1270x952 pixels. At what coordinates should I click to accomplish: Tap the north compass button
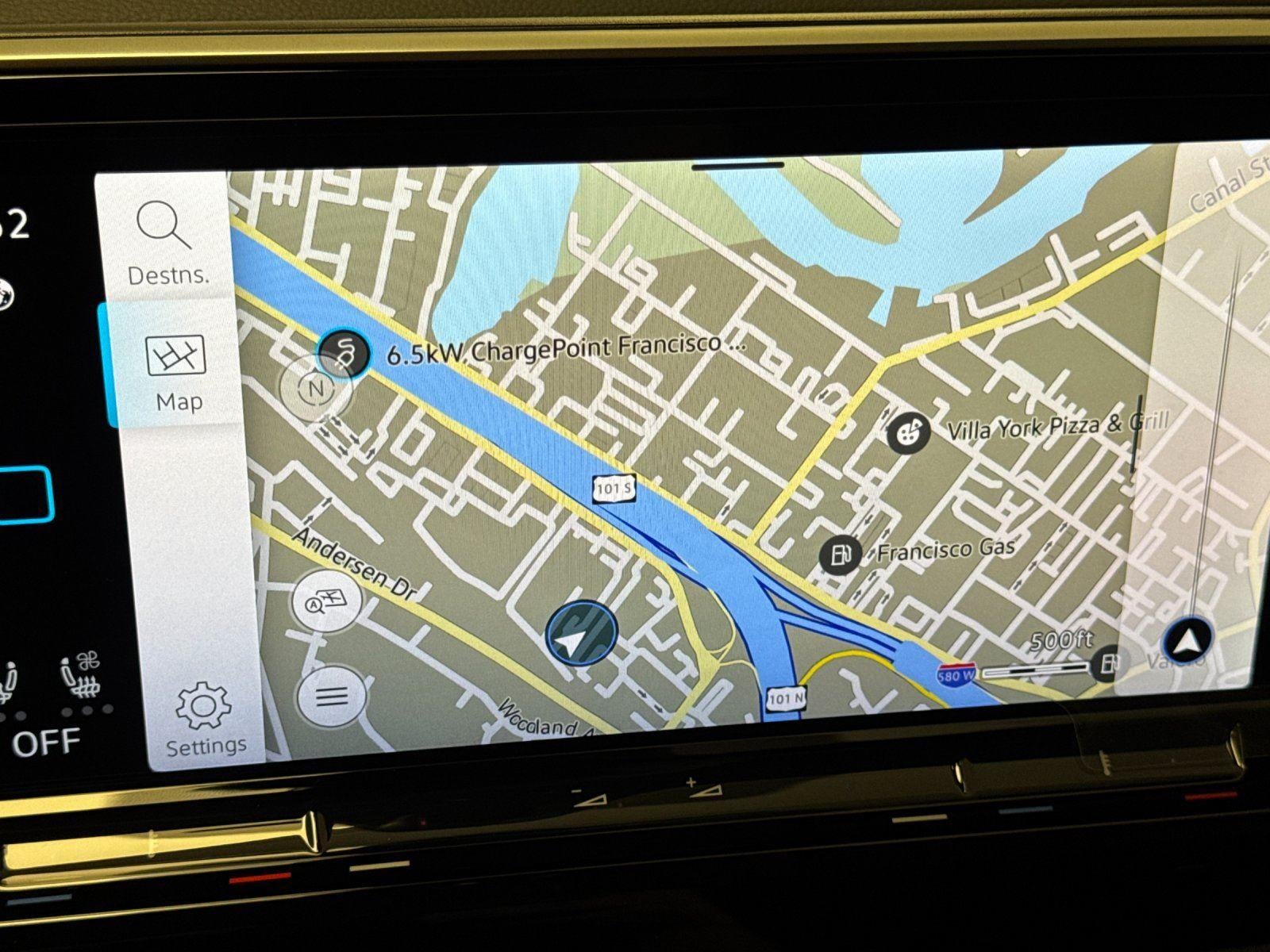(x=316, y=389)
